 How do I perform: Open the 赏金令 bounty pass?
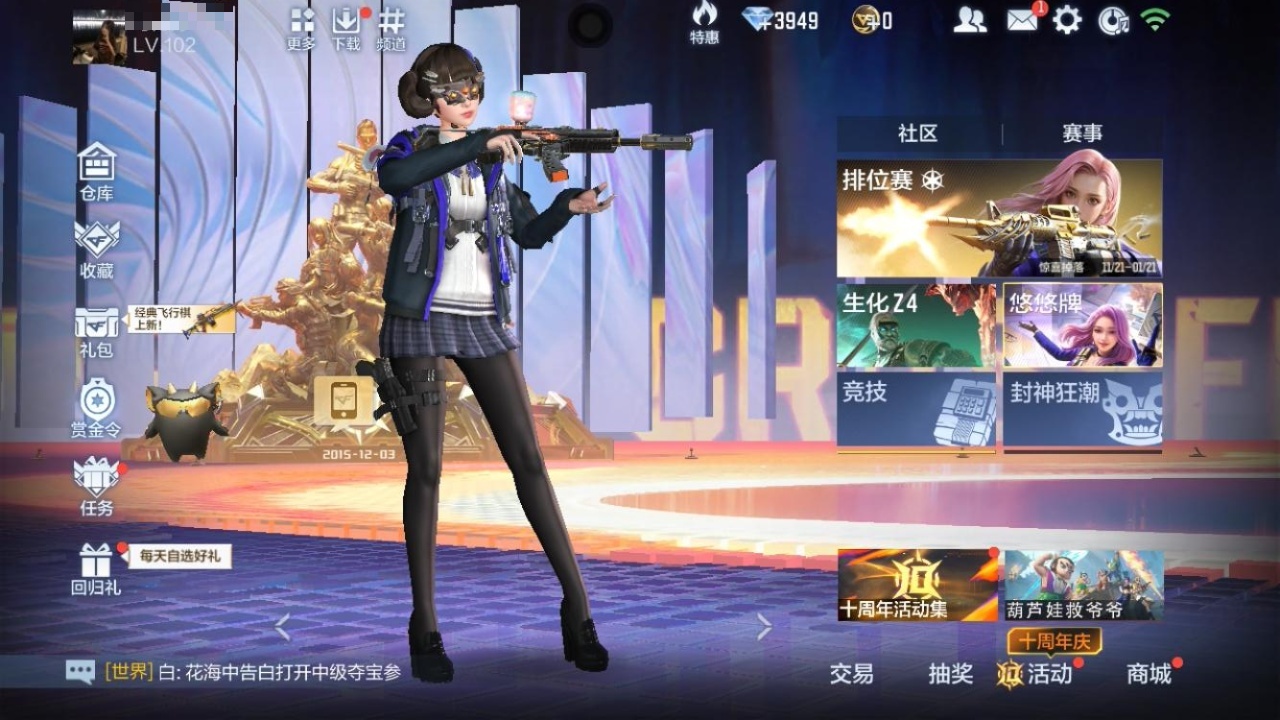pos(96,407)
